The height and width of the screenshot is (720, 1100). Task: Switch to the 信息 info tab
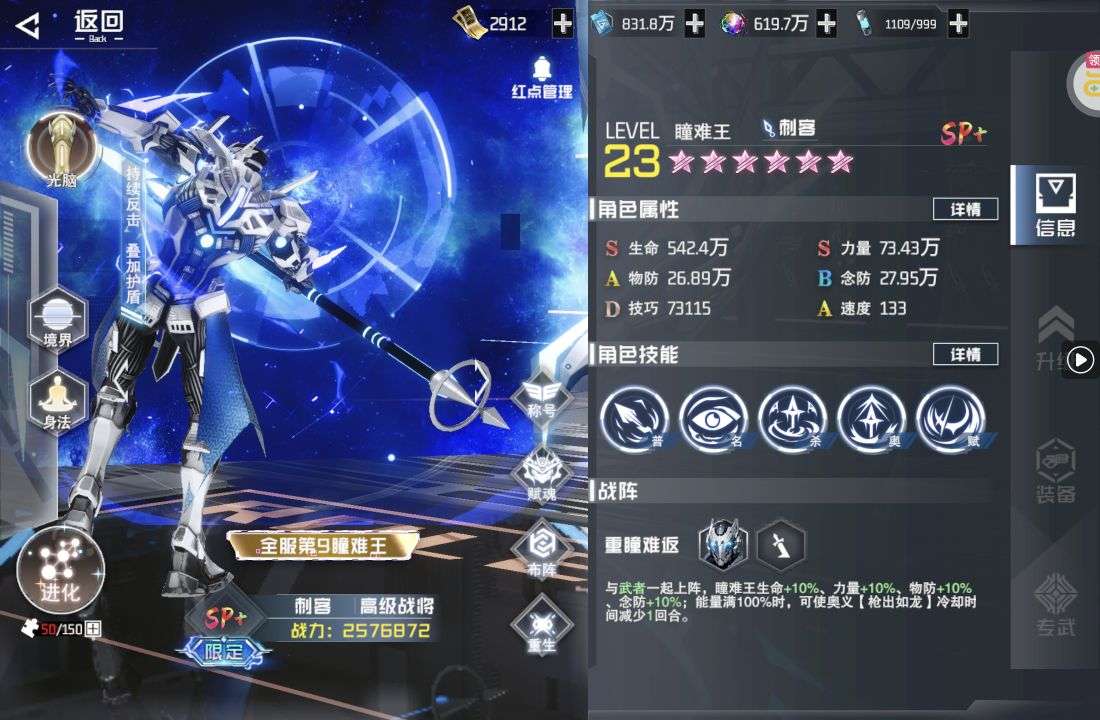pos(1054,205)
